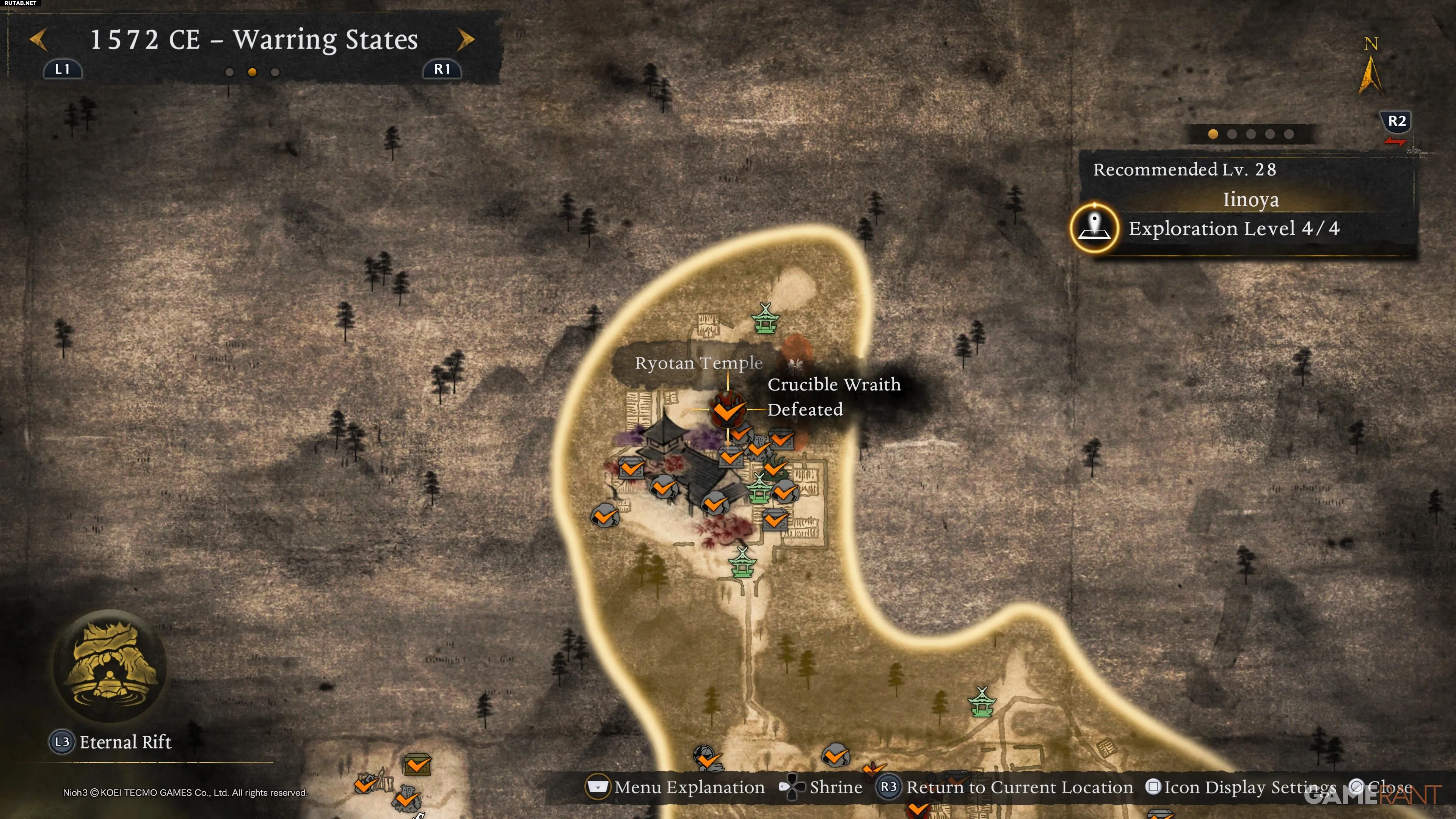
Task: Select the Crucible Wraith defeated marker
Action: (728, 409)
